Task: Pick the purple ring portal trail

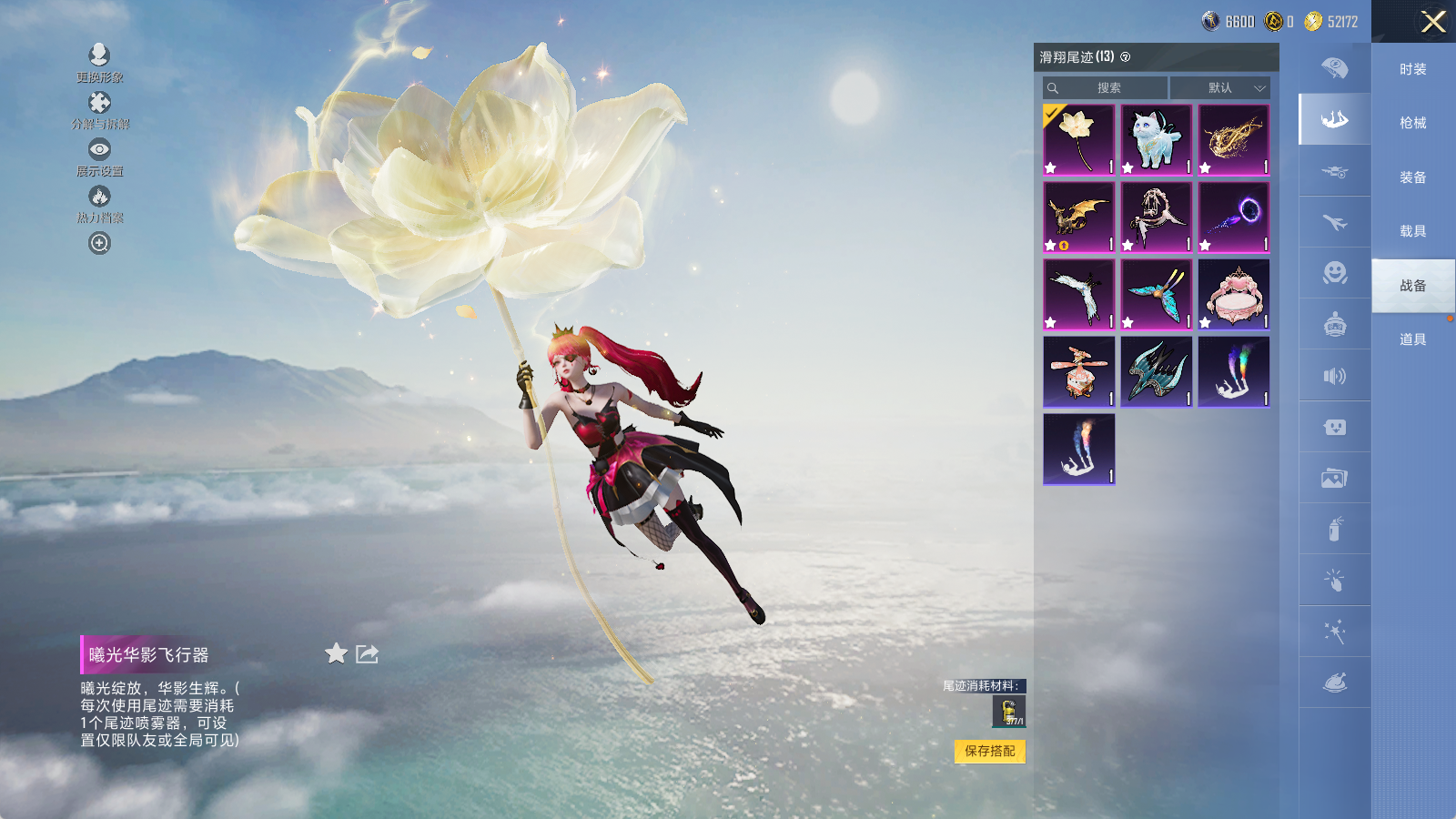Action: 1233,217
